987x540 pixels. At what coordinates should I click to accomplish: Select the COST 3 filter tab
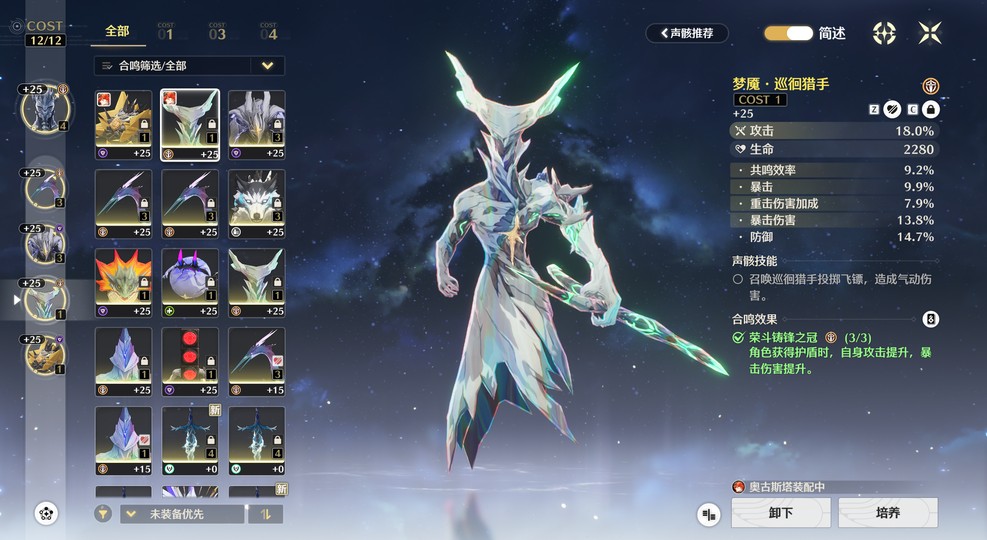[x=217, y=31]
